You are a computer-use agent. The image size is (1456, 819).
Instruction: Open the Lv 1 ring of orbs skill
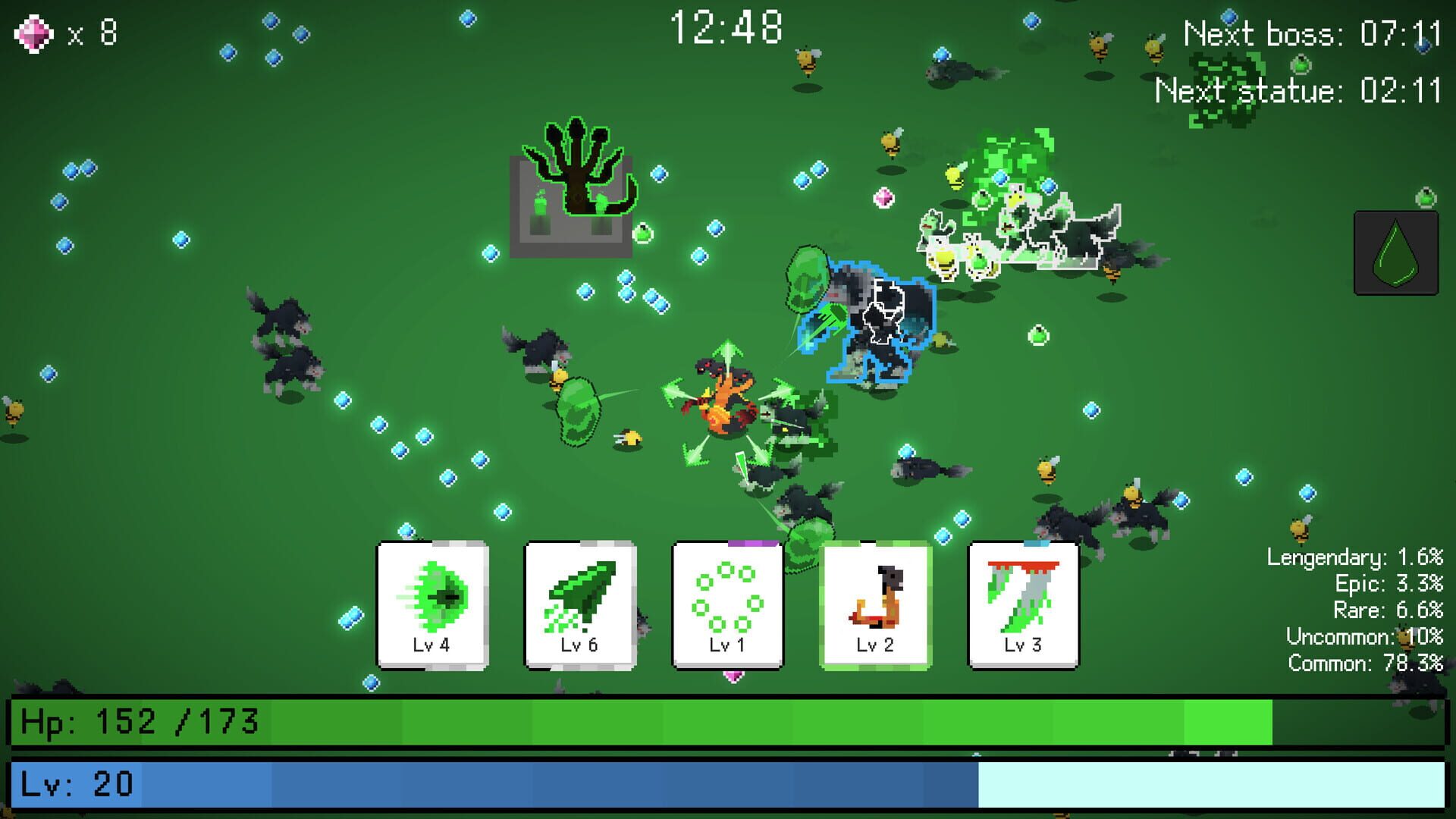(725, 603)
